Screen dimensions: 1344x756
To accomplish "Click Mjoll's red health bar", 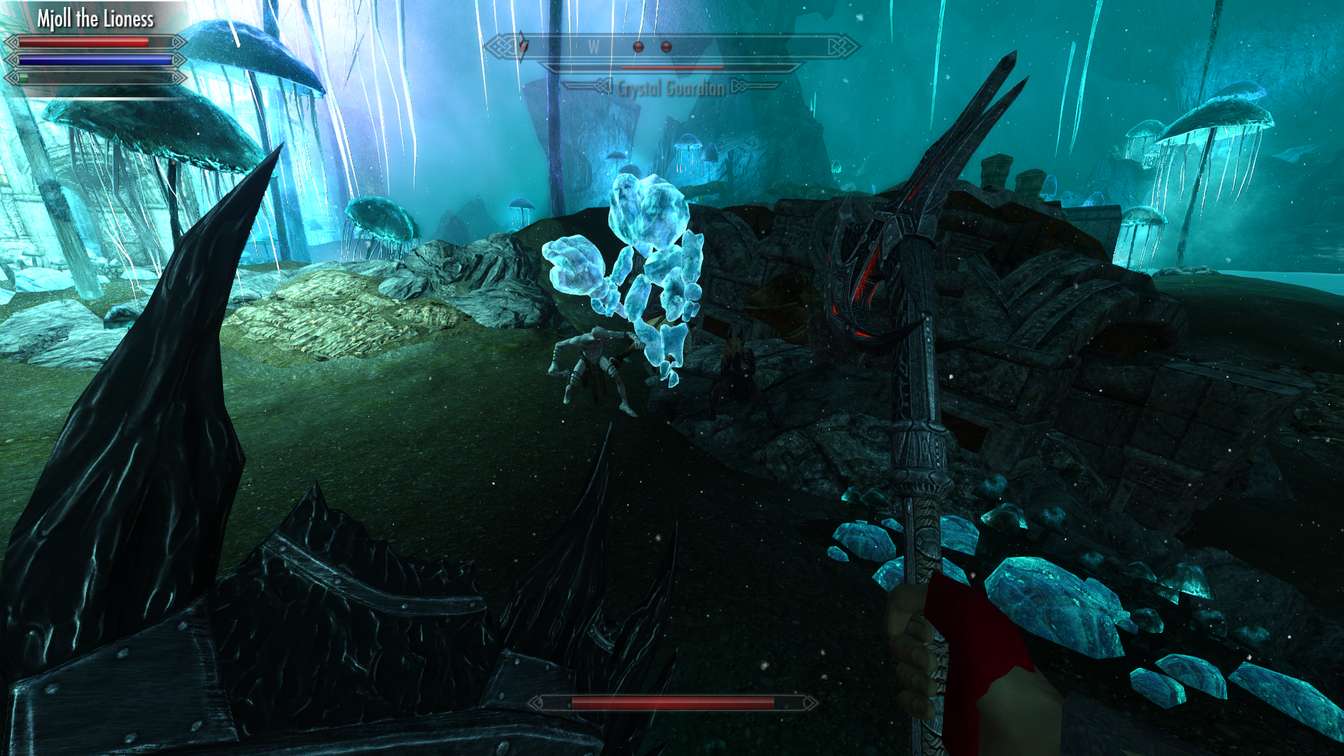I will coord(80,42).
